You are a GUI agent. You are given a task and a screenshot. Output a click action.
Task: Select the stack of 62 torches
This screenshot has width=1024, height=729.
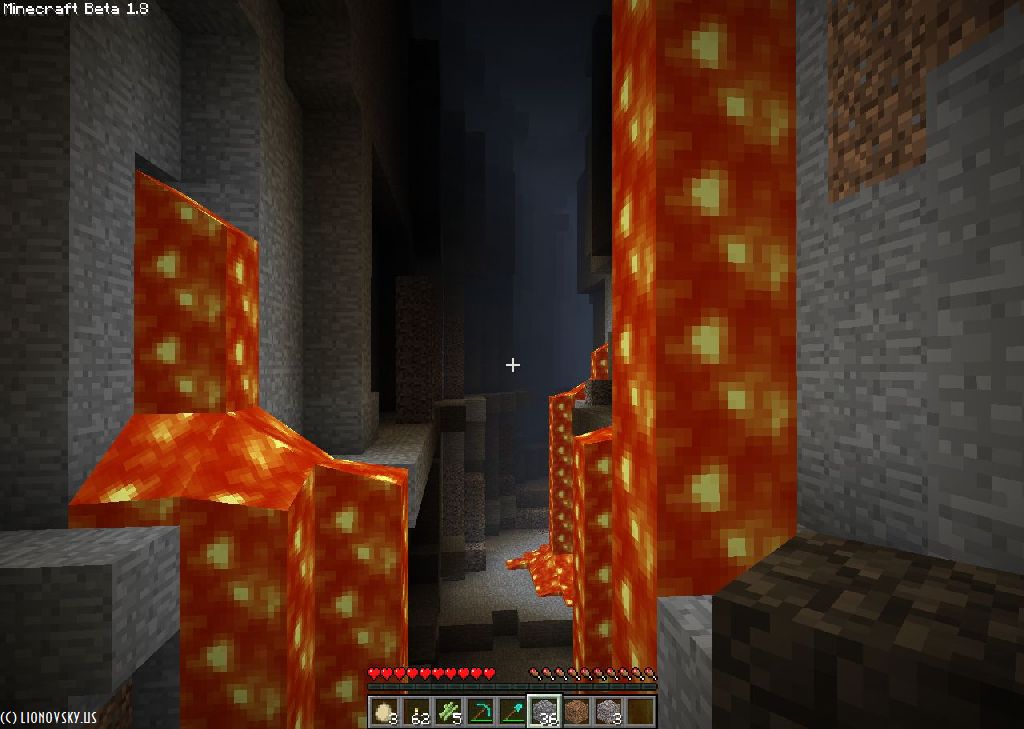tap(416, 711)
